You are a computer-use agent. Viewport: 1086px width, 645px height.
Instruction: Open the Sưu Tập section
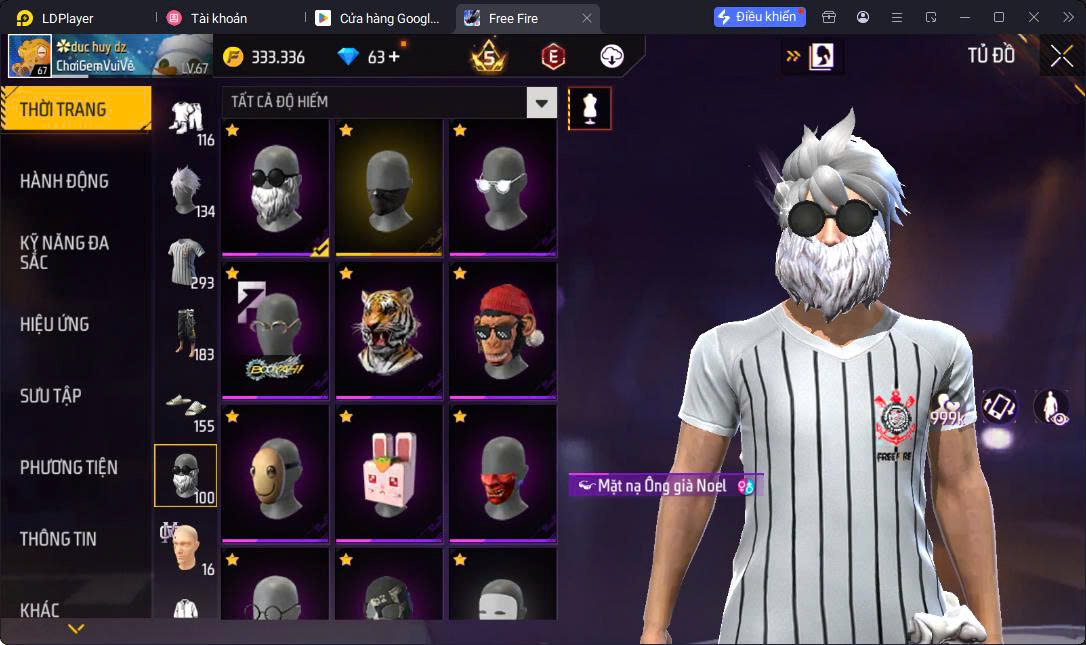pos(50,396)
